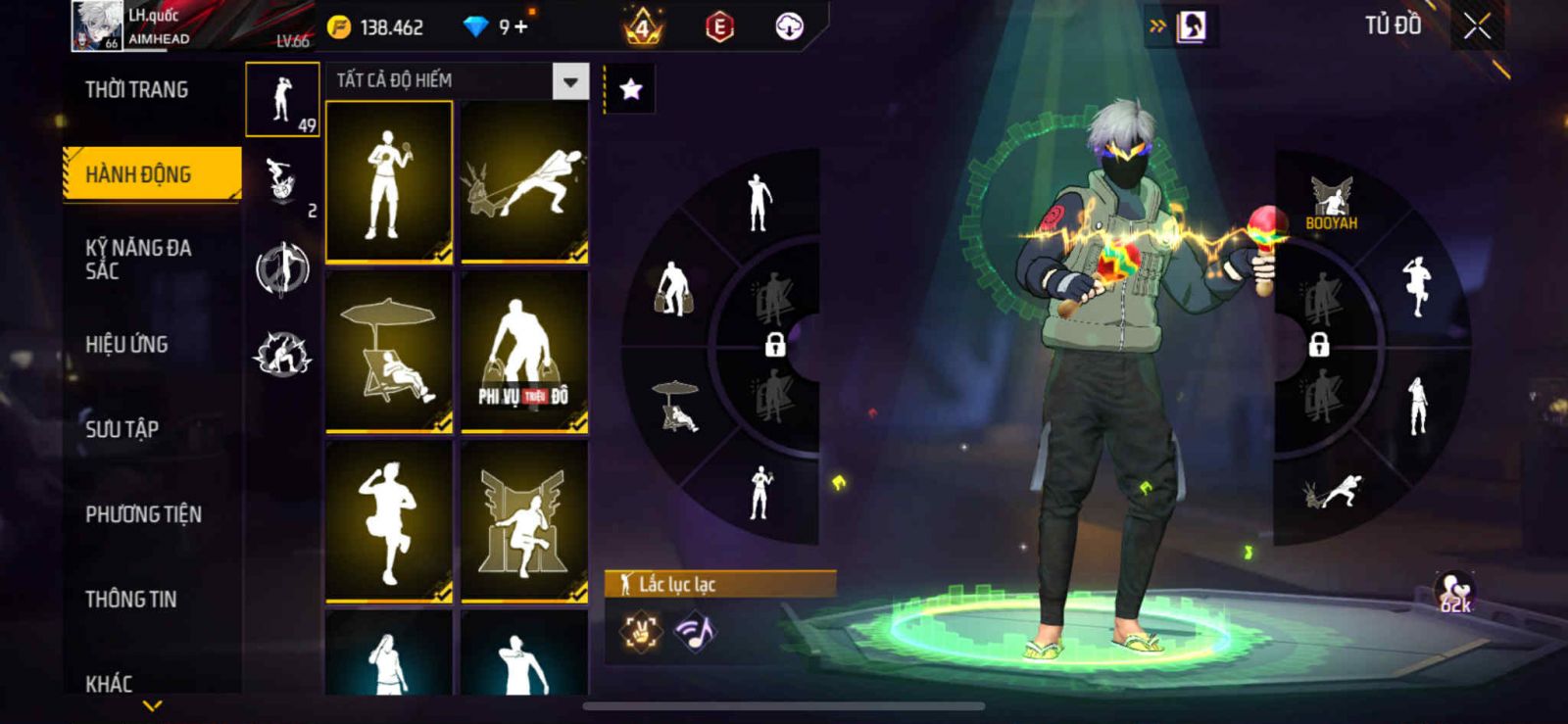Pick the shaking maracas emote tile

click(x=389, y=182)
